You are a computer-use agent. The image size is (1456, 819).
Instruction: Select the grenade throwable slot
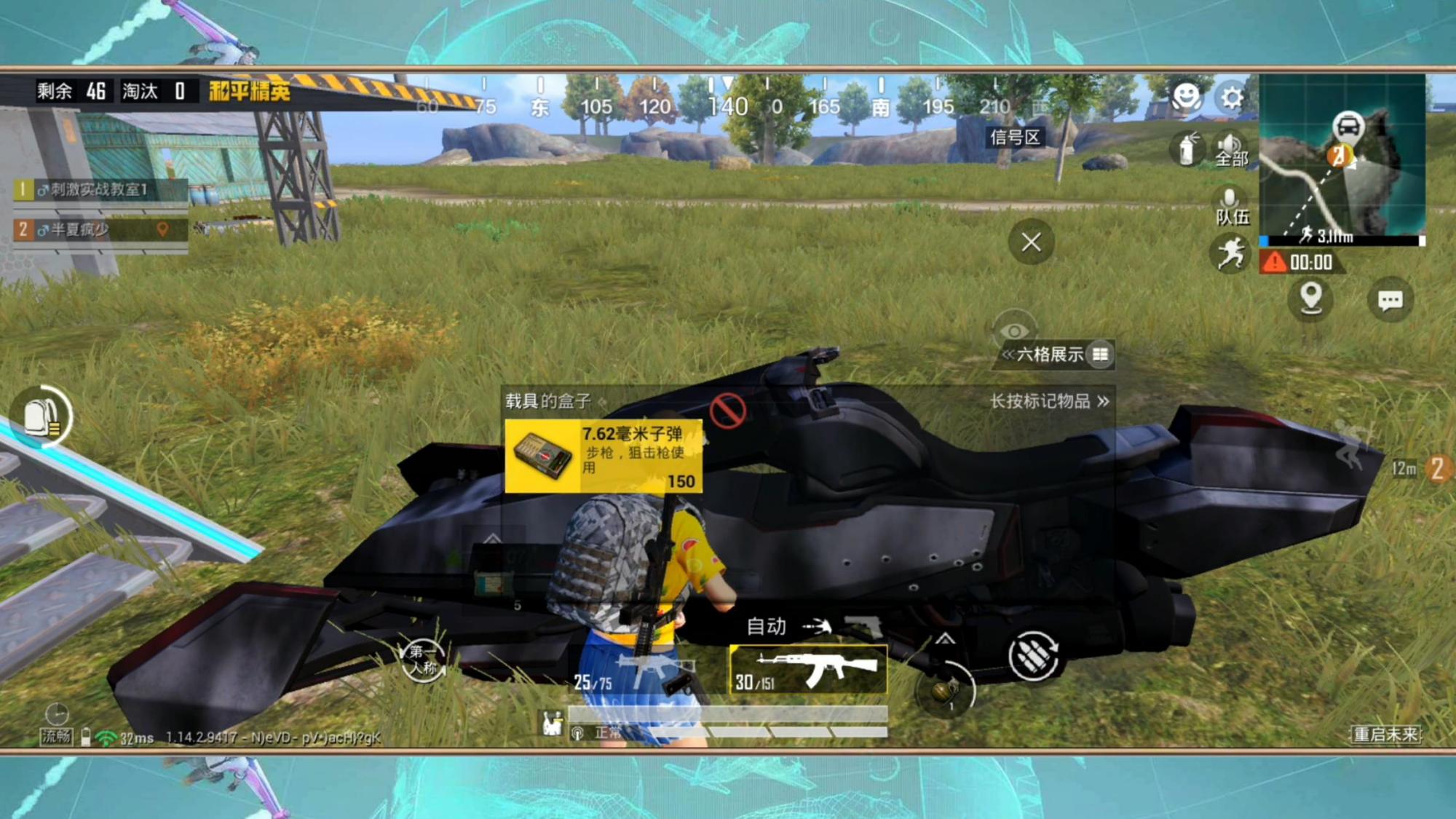pyautogui.click(x=945, y=689)
